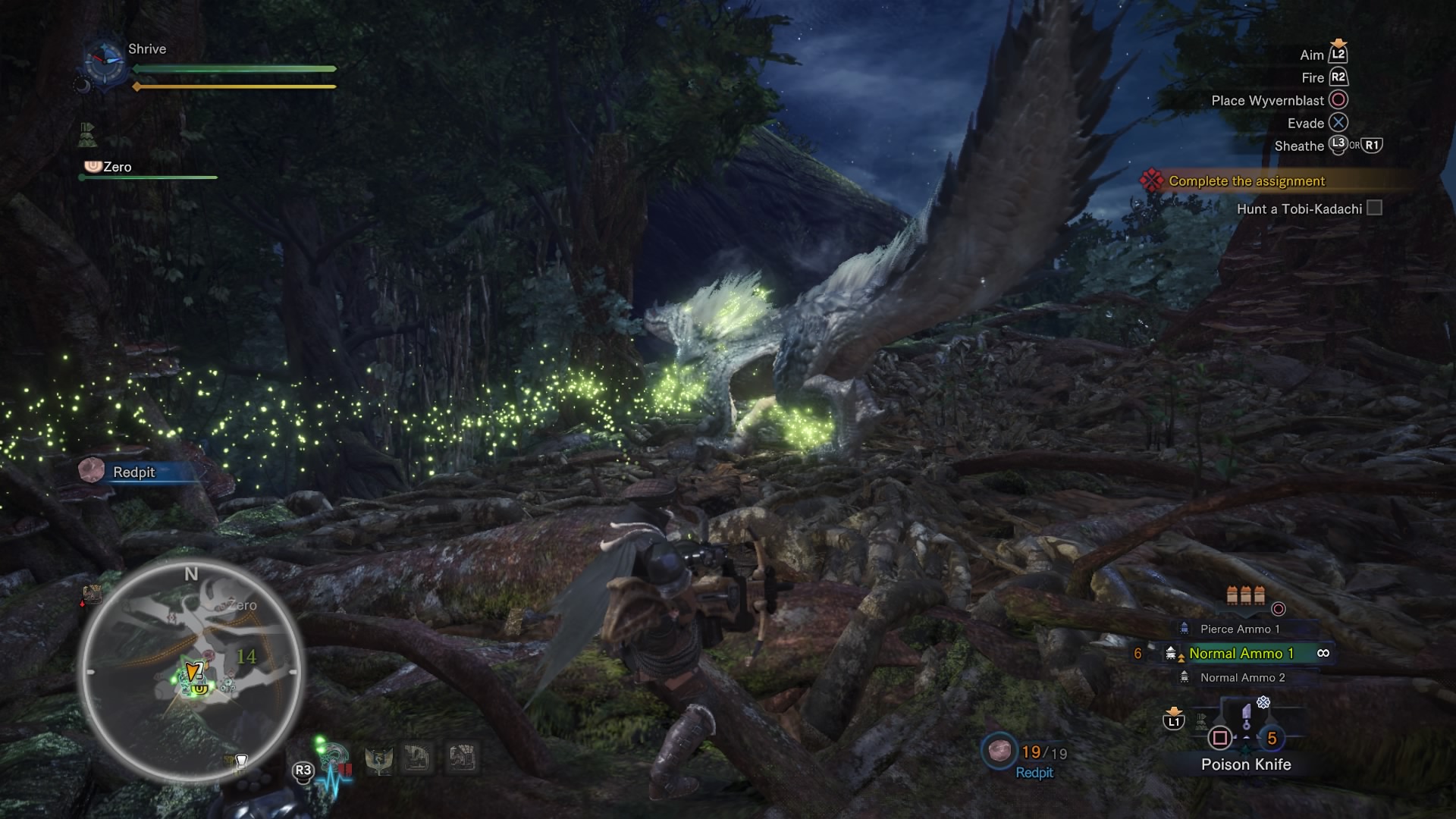
Task: Click the Wyvernblast charges icon
Action: pyautogui.click(x=1245, y=595)
